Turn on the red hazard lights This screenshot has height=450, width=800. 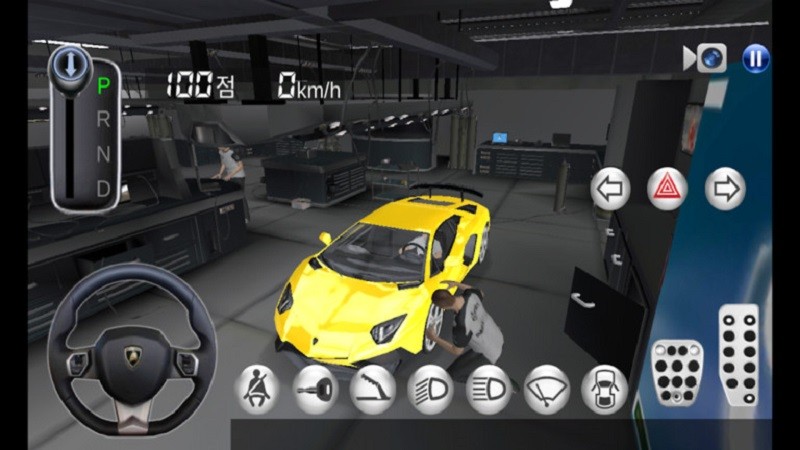[x=667, y=189]
